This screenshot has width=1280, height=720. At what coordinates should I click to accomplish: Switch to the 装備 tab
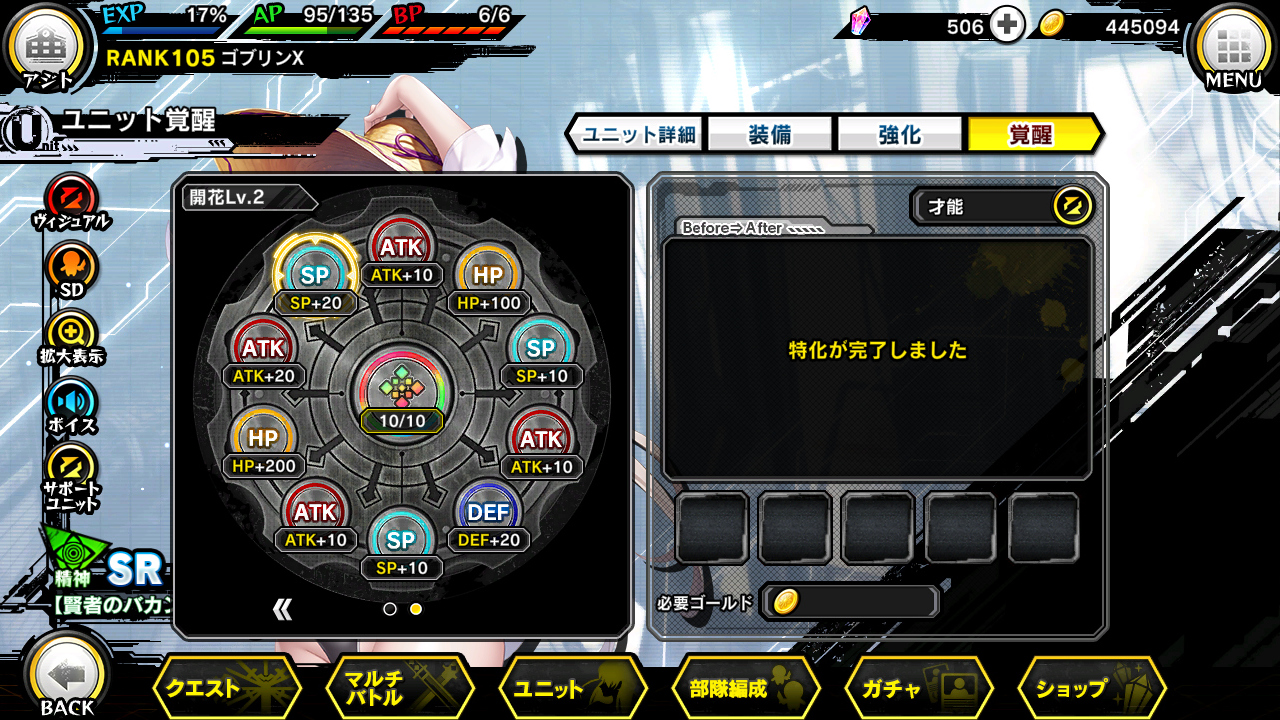(x=769, y=135)
